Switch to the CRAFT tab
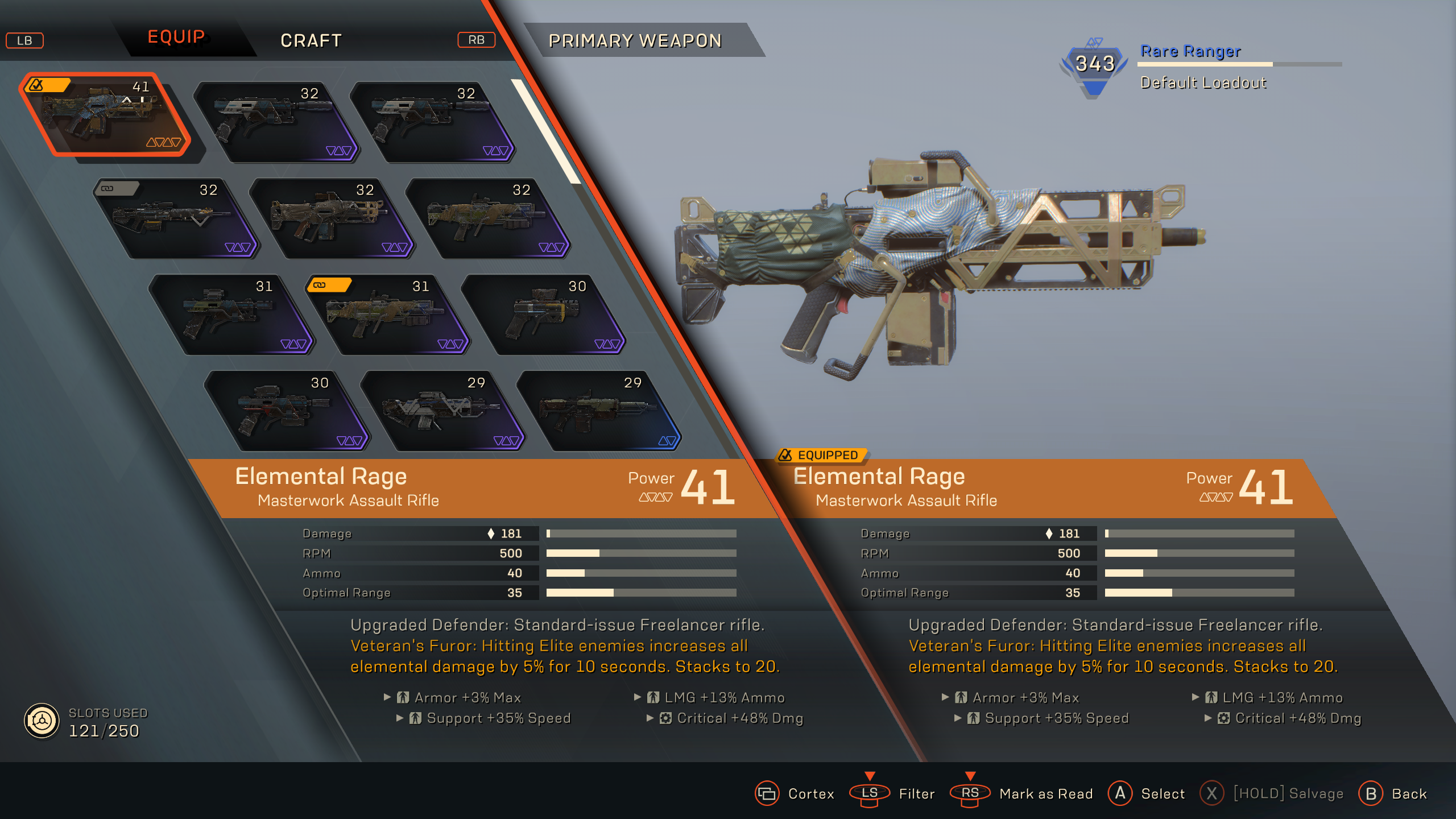Image resolution: width=1456 pixels, height=819 pixels. click(x=311, y=40)
